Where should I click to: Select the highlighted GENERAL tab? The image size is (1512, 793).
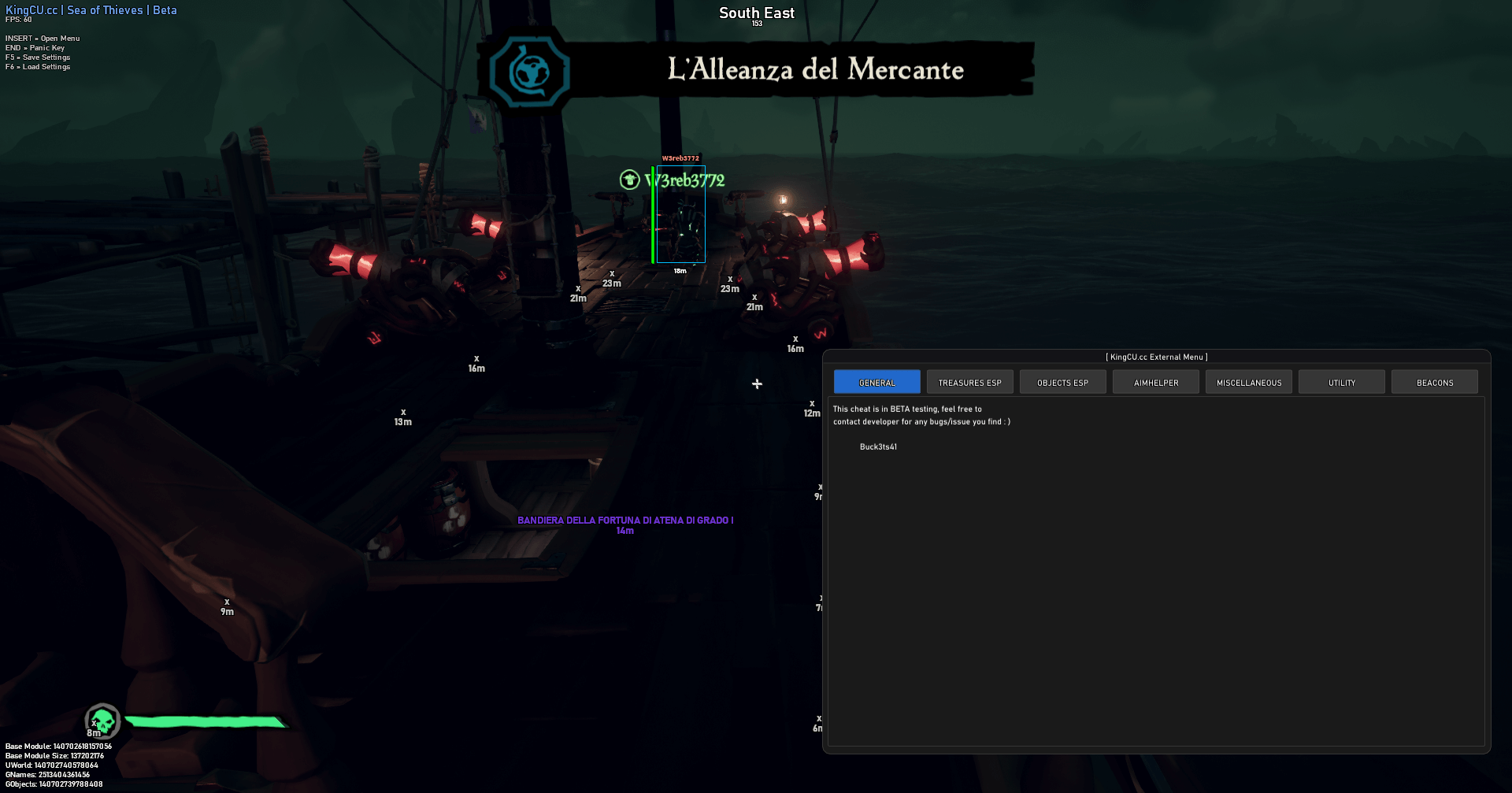click(876, 381)
